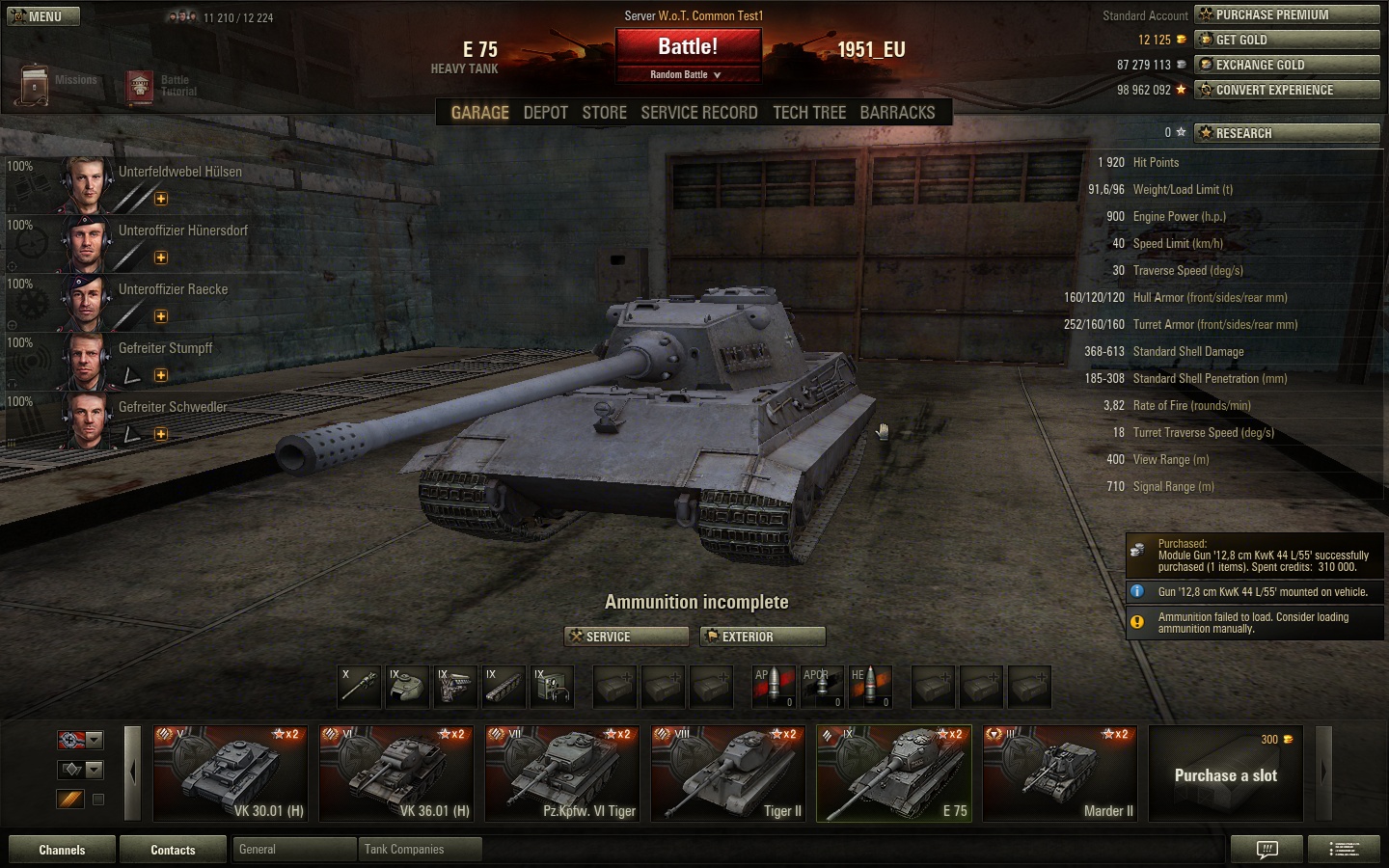Viewport: 1389px width, 868px height.
Task: Open the Store tab
Action: coord(604,113)
